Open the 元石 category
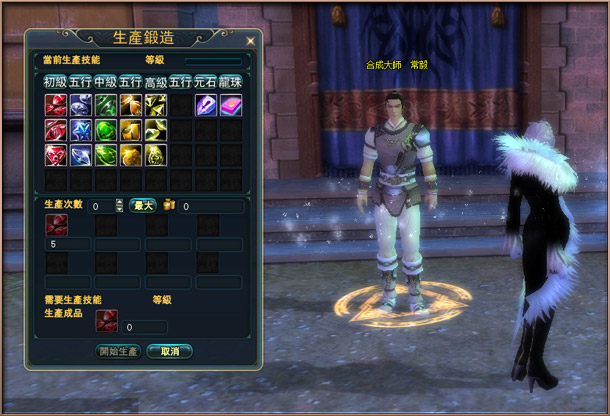 click(206, 81)
